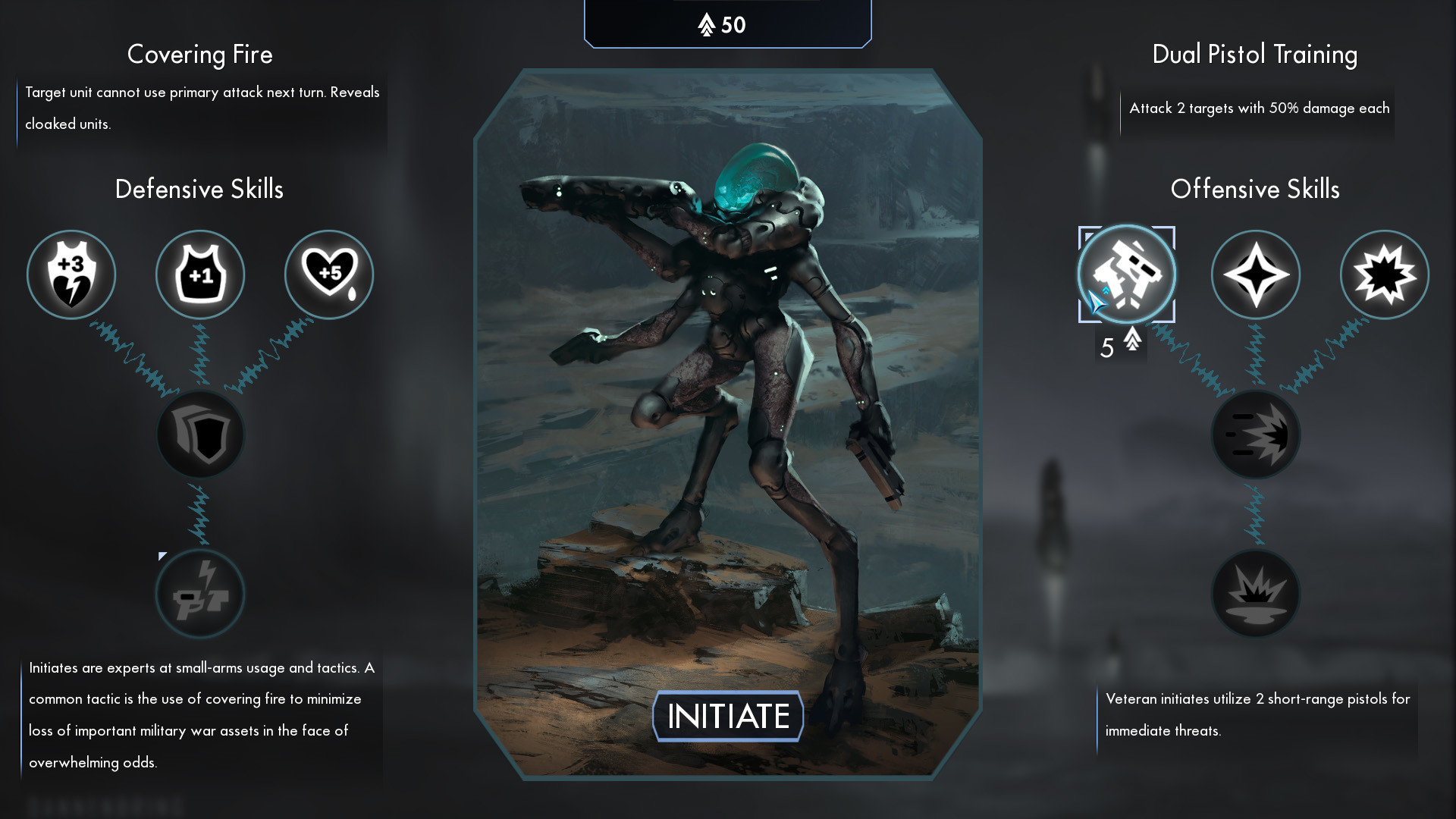This screenshot has height=819, width=1456.
Task: Select the Initiate unit portrait card
Action: [x=728, y=394]
